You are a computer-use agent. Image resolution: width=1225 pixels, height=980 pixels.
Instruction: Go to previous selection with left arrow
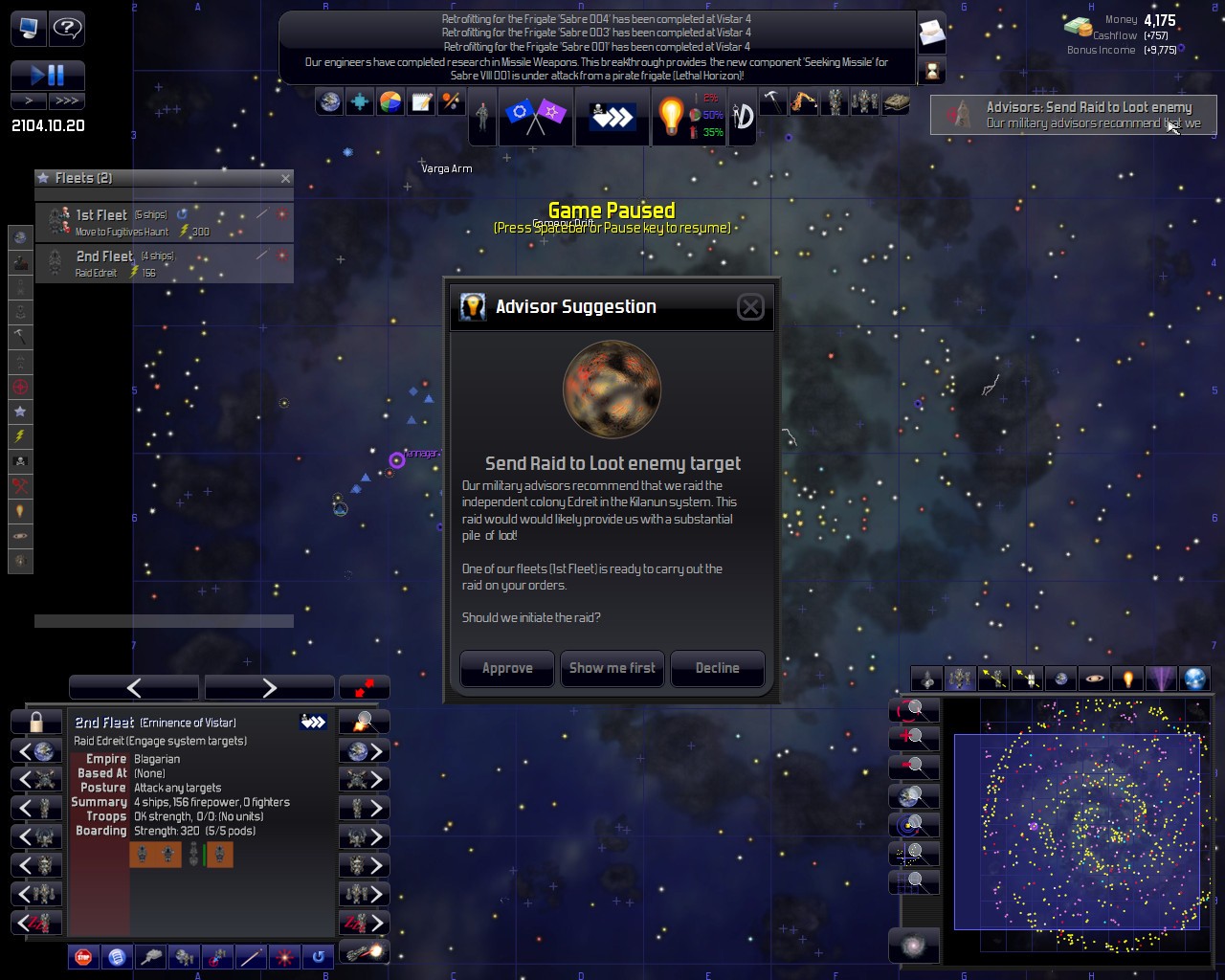click(x=134, y=687)
